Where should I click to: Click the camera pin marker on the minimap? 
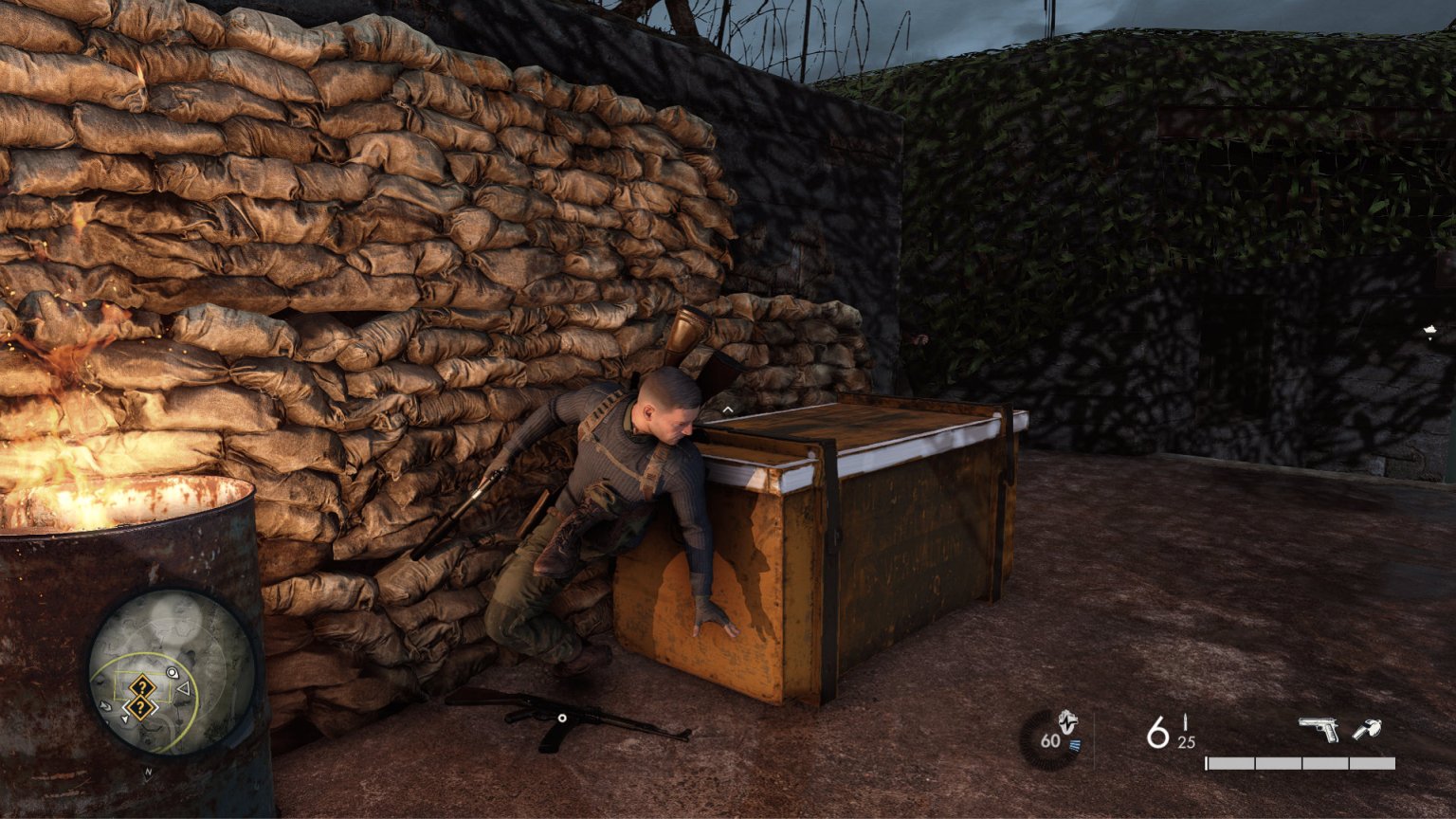(x=173, y=673)
